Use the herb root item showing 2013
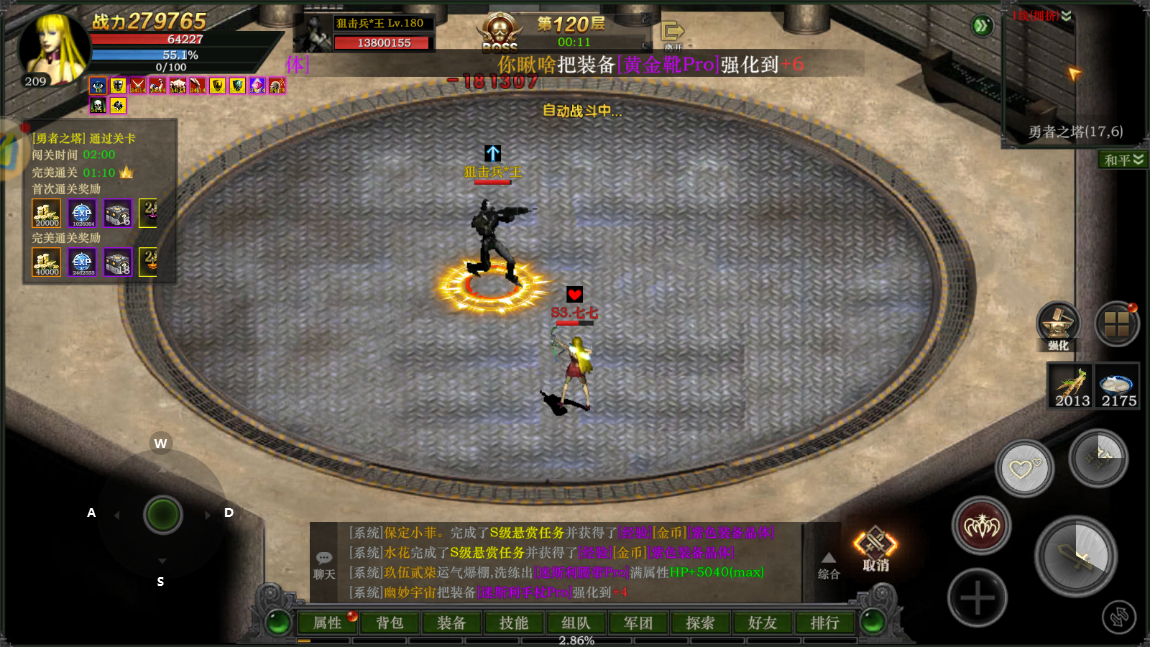Screen dimensions: 1150x647 [x=1071, y=385]
